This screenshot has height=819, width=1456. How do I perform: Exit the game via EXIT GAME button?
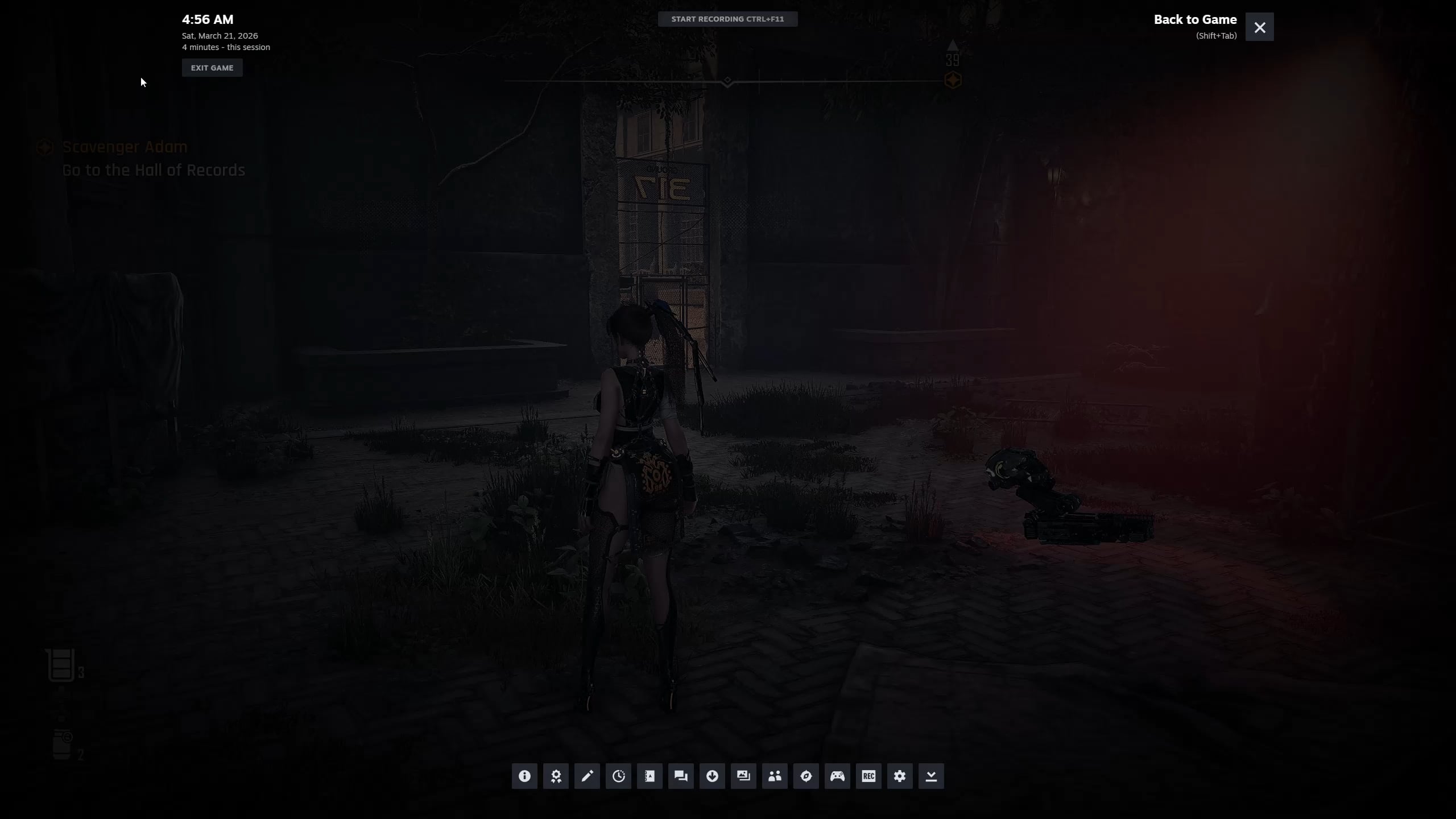212,68
